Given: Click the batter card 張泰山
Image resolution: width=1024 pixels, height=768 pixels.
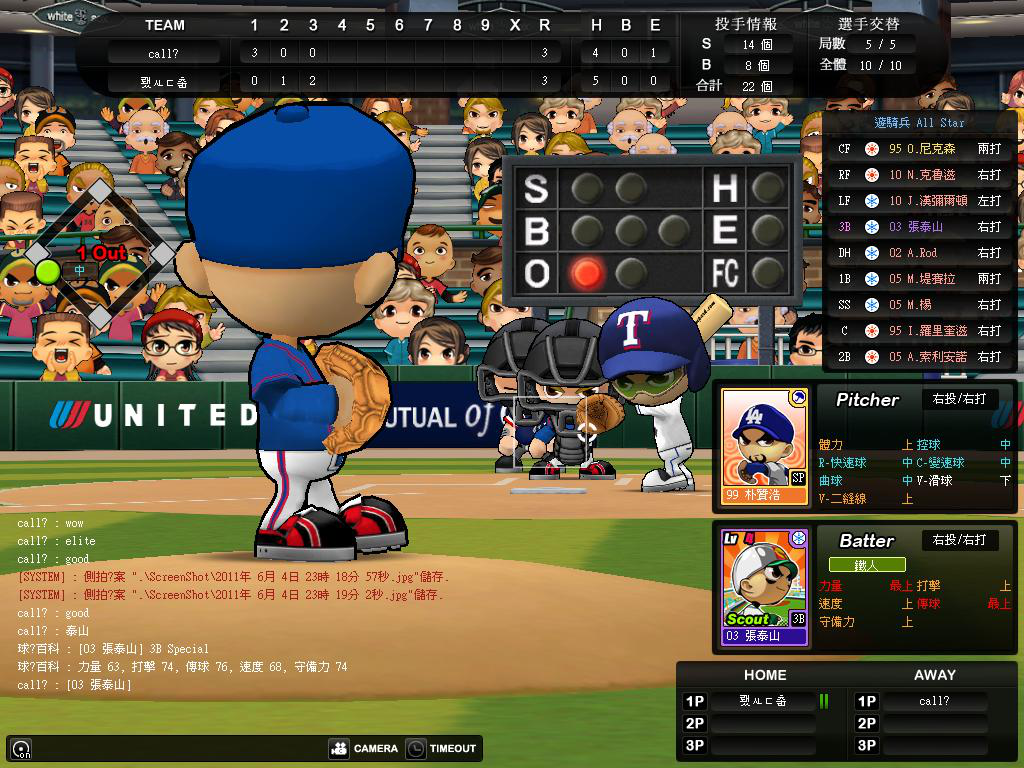Looking at the screenshot, I should click(x=764, y=587).
